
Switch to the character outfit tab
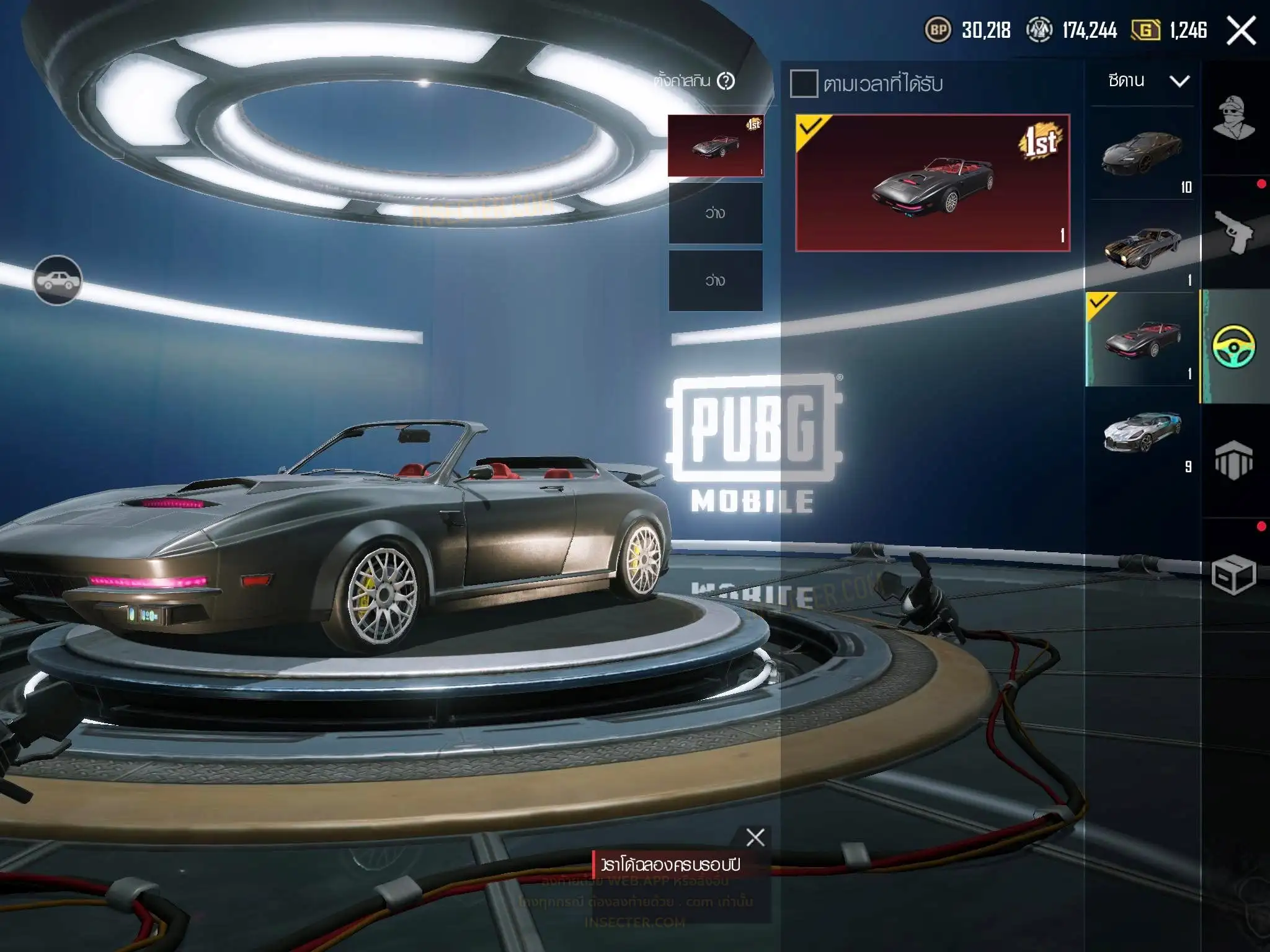1234,118
